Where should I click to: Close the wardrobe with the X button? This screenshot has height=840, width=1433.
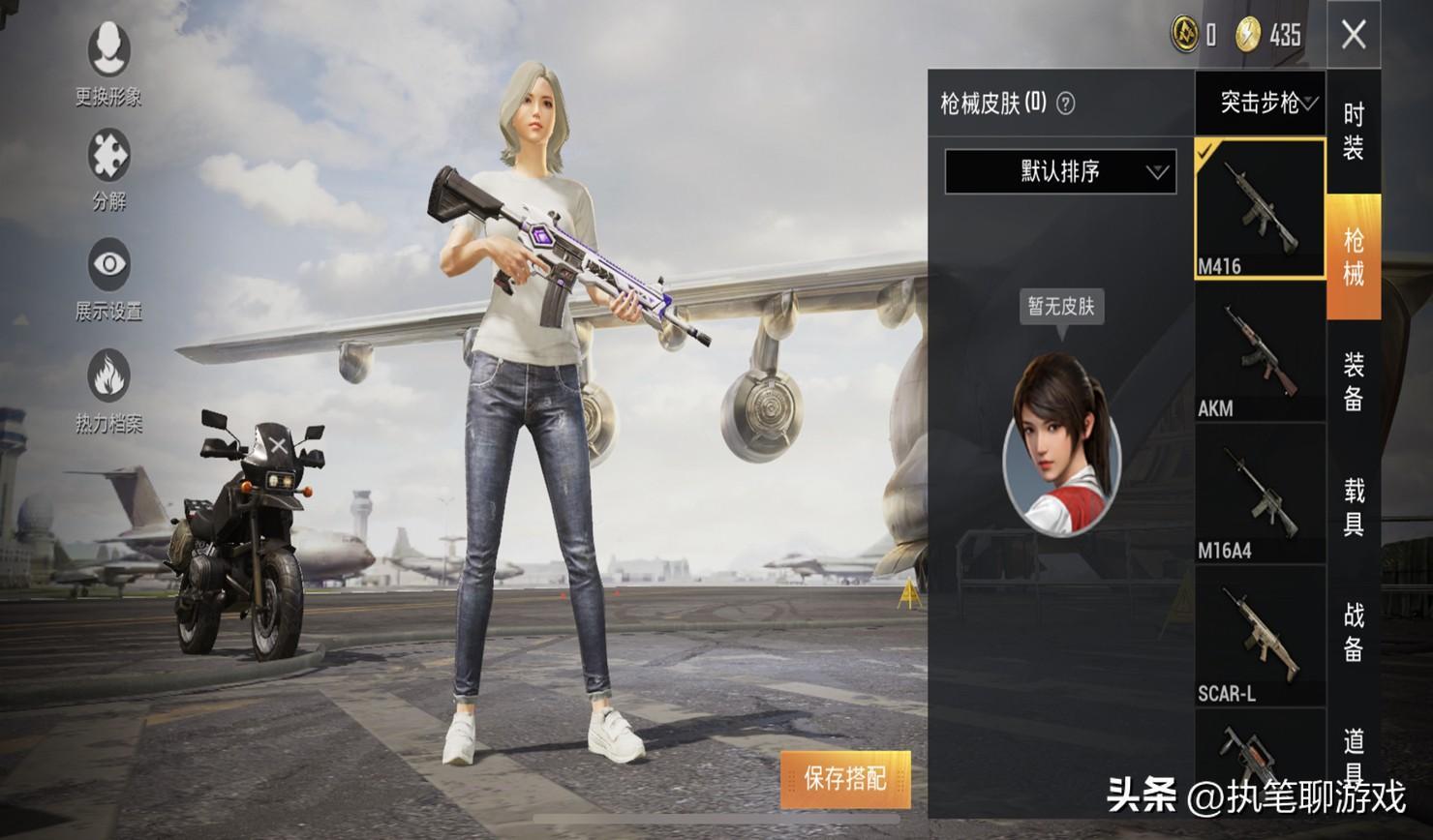coord(1354,36)
